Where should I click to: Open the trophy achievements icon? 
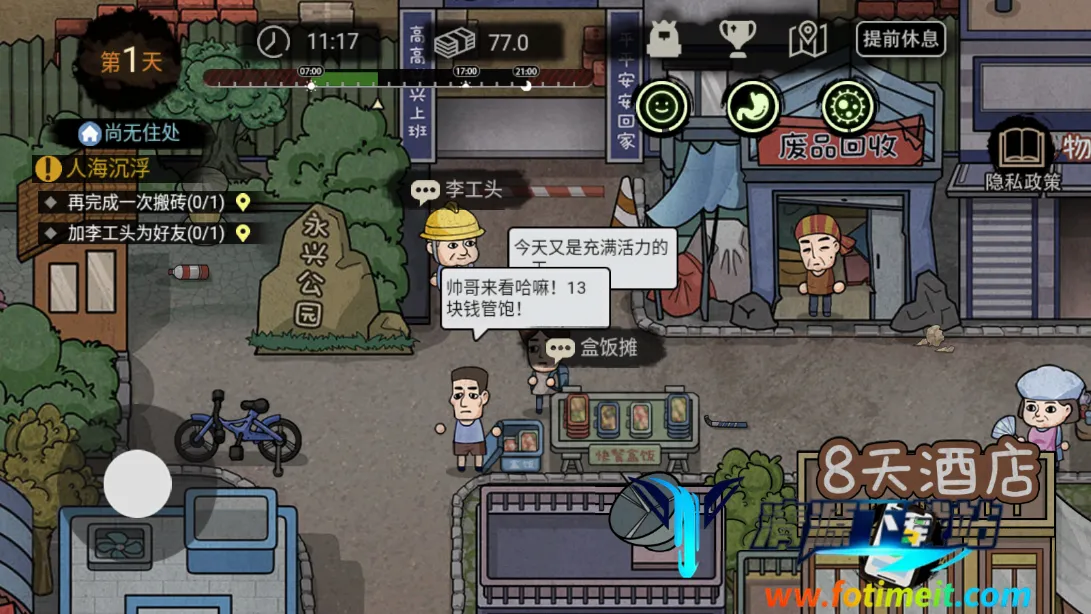click(737, 38)
